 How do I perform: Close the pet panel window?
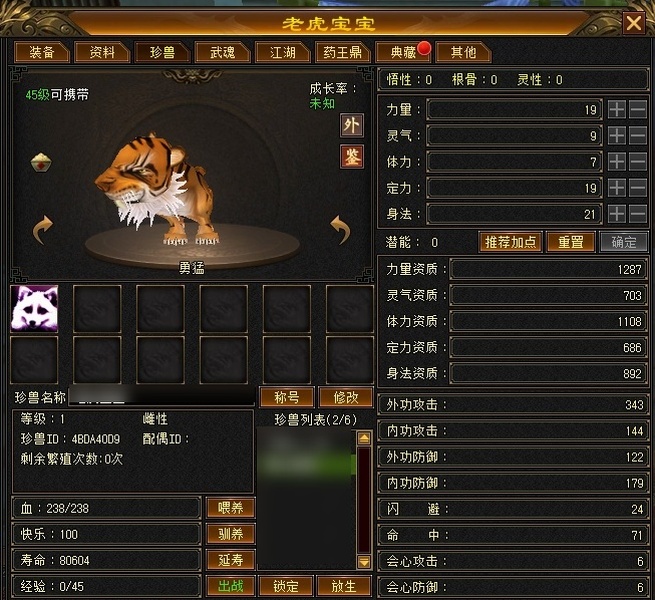pyautogui.click(x=633, y=22)
